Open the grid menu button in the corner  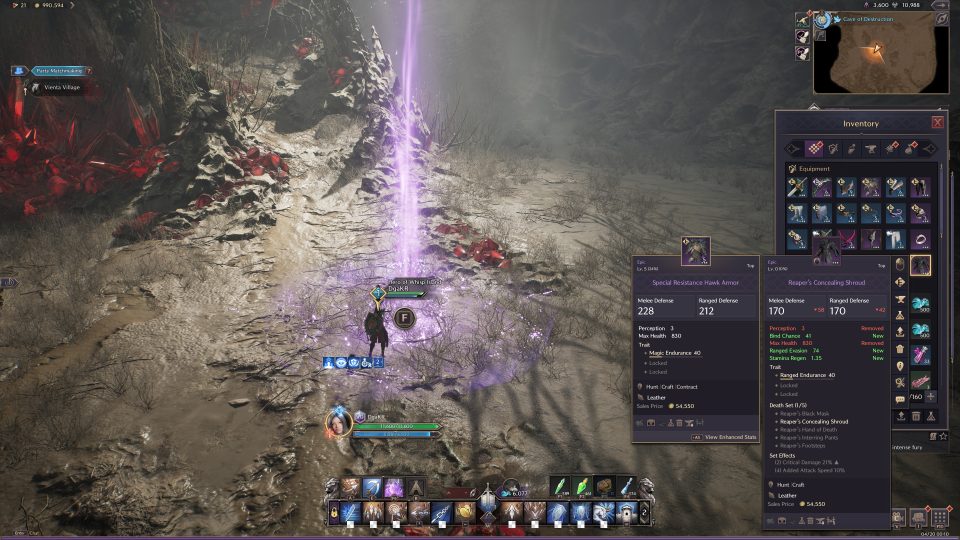point(940,518)
